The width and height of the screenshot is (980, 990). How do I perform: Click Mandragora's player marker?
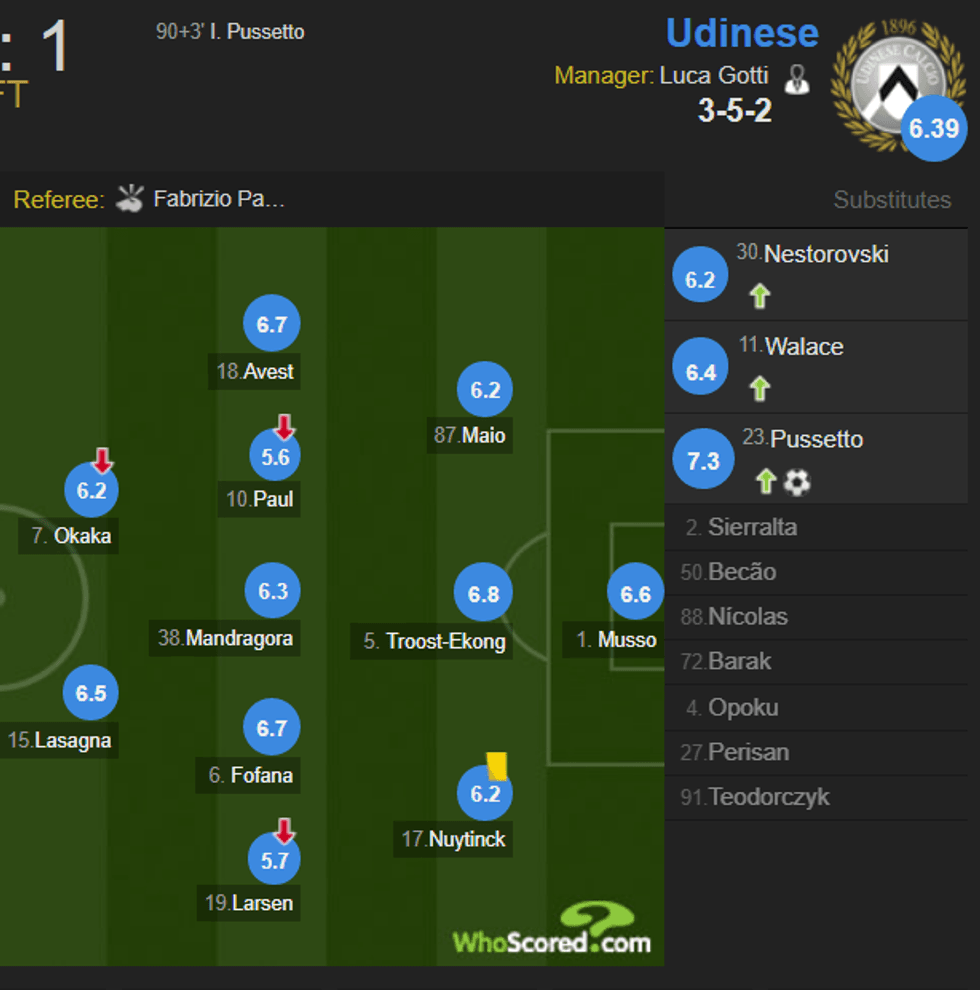(273, 592)
